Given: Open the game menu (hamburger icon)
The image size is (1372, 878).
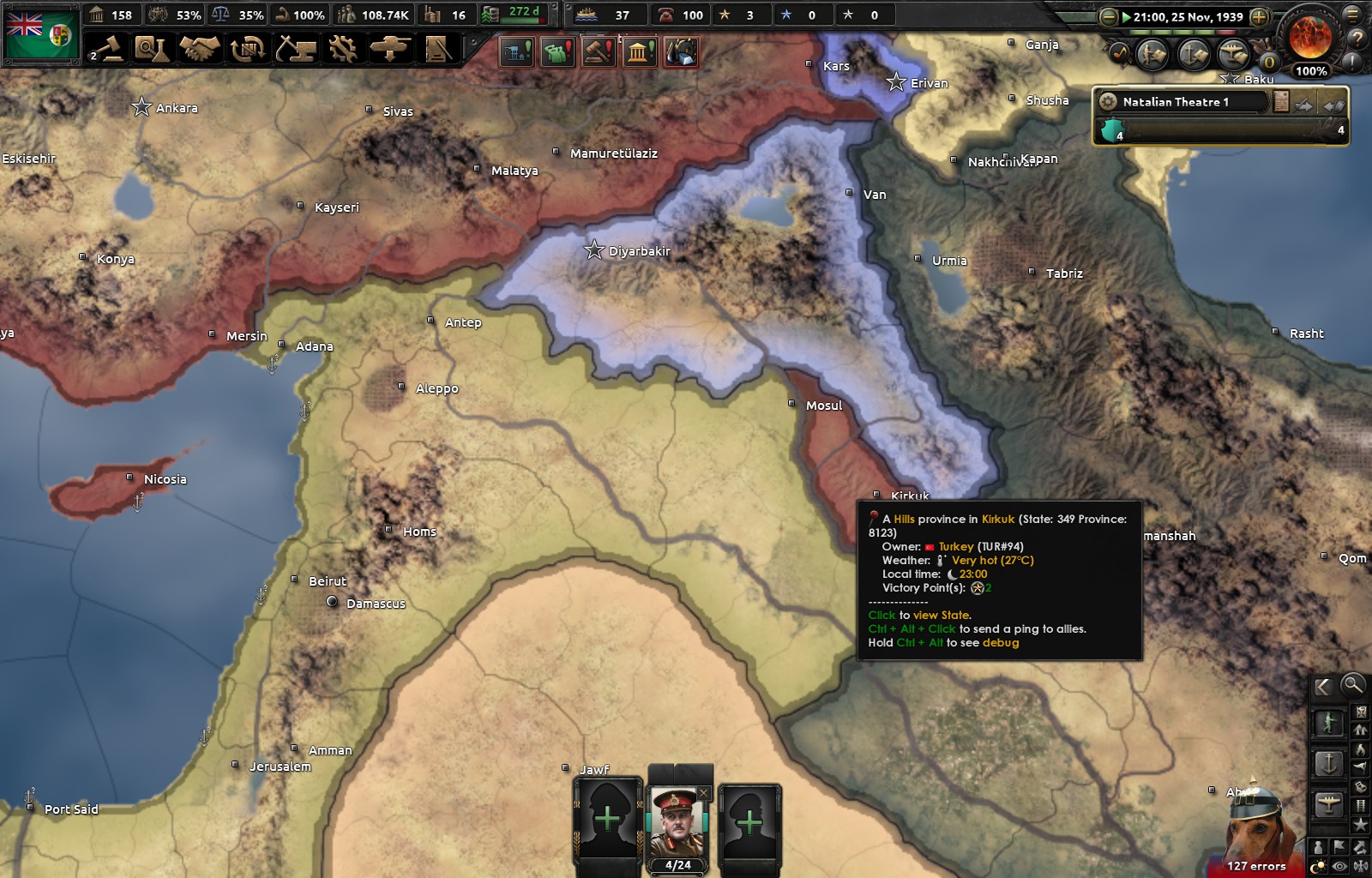Looking at the screenshot, I should point(1352,14).
